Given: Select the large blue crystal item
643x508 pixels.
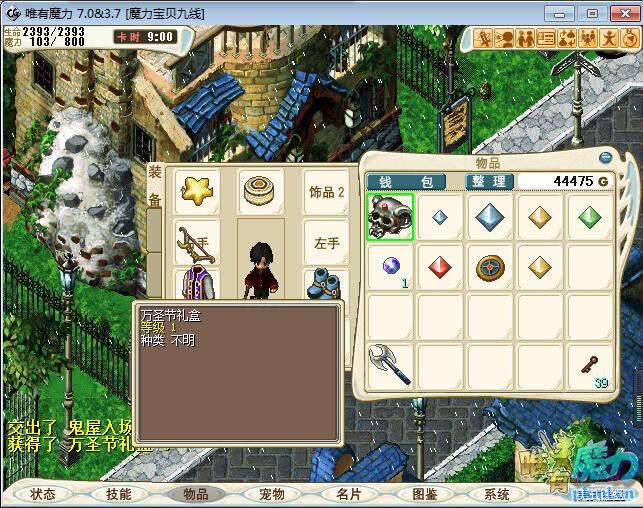Looking at the screenshot, I should [x=490, y=216].
